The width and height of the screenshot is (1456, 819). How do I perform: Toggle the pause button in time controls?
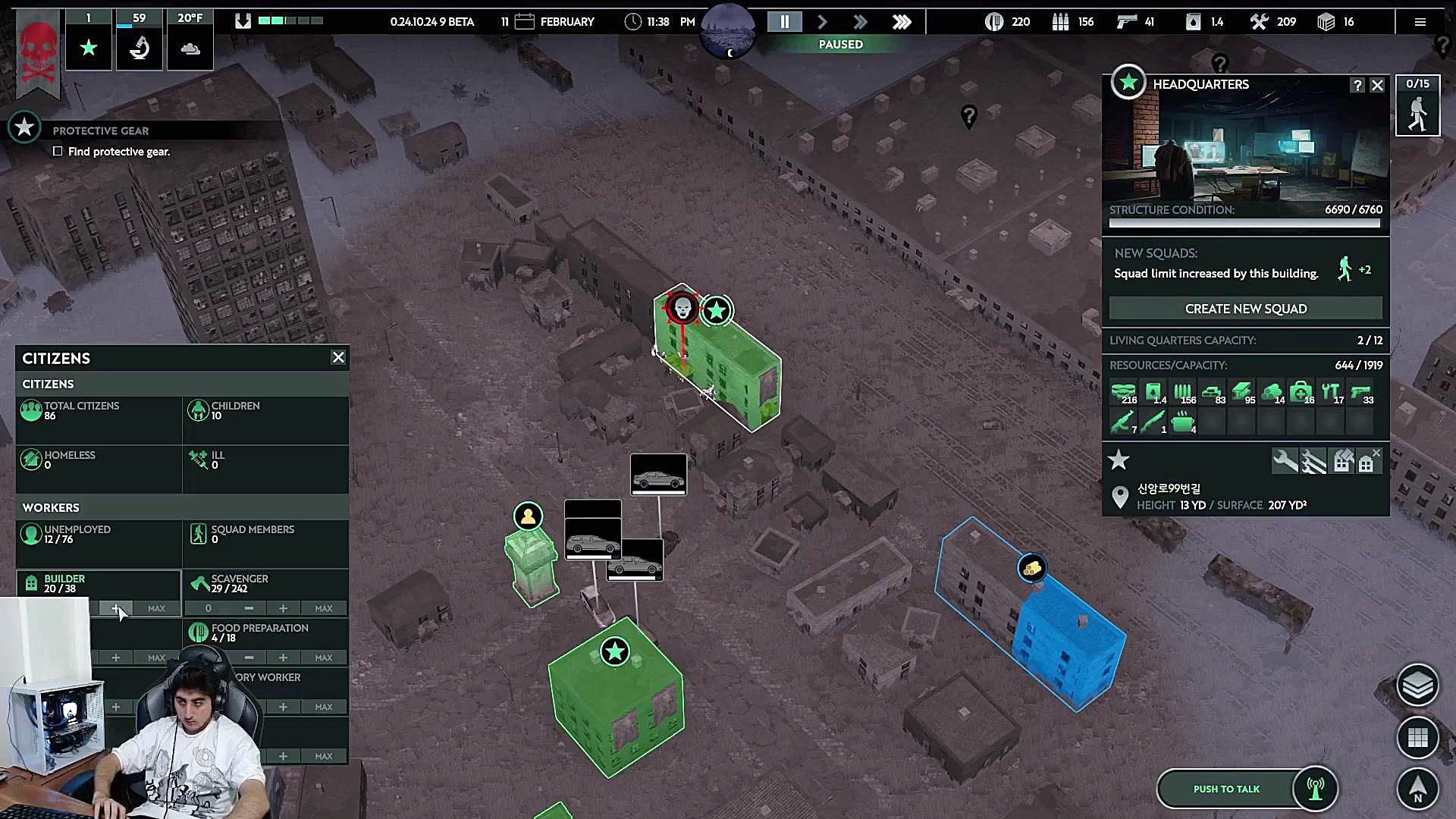coord(785,22)
